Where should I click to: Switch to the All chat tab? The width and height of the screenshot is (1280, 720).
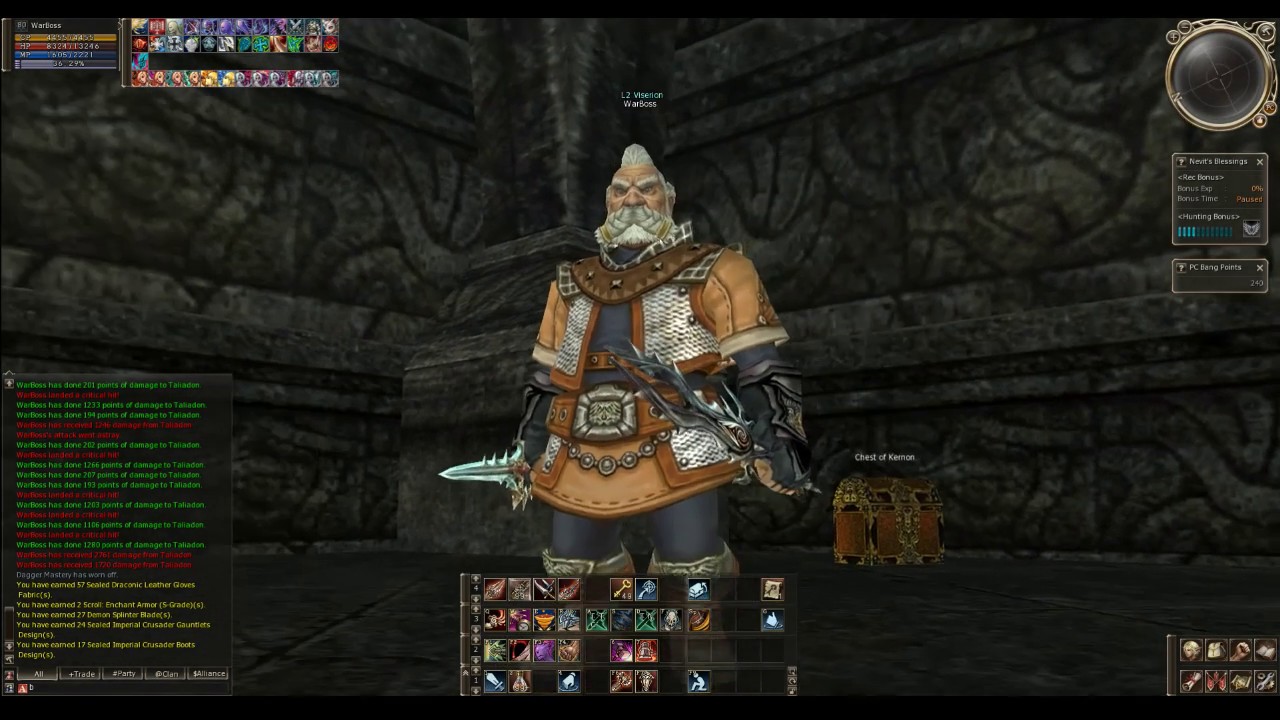(38, 674)
